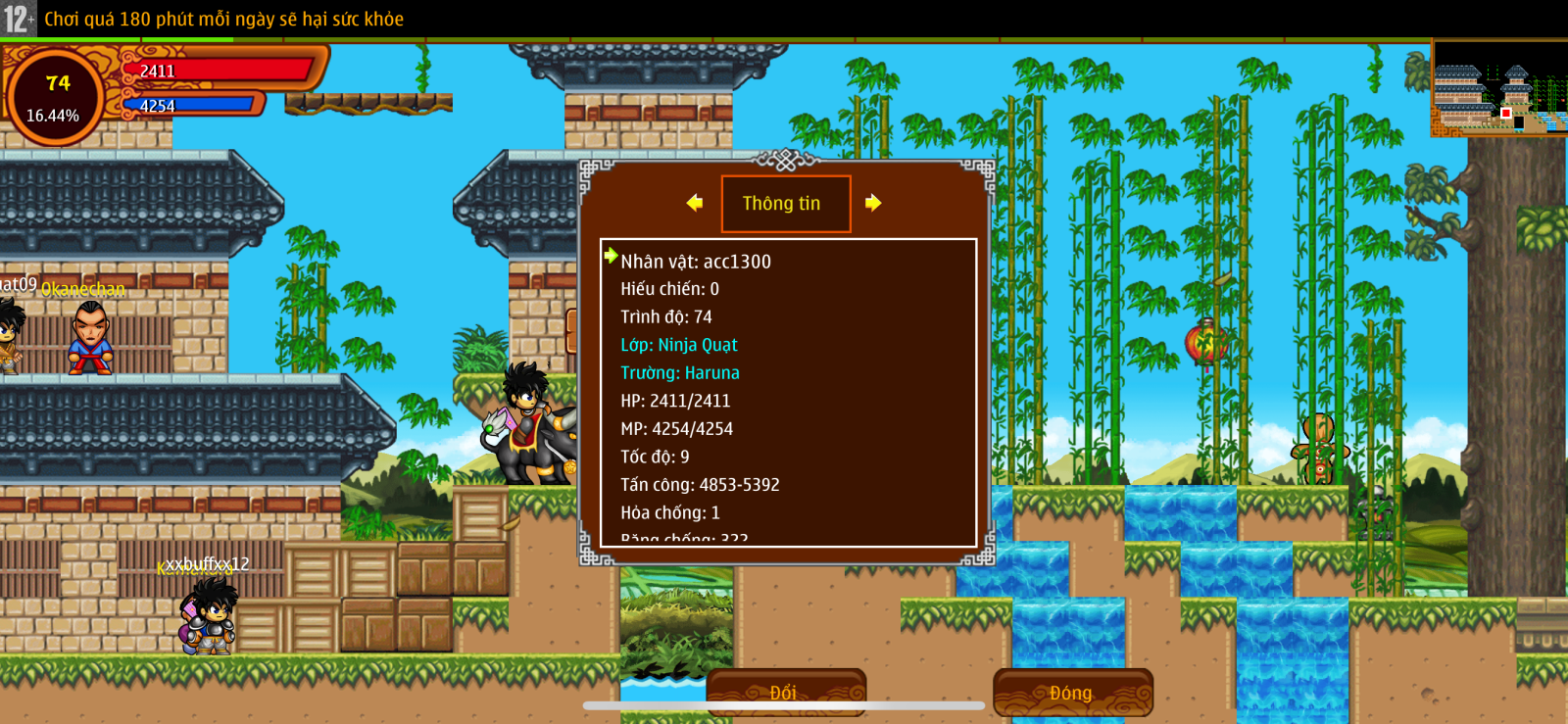Go to previous tab with left arrow
Image resolution: width=1568 pixels, height=724 pixels.
point(695,203)
